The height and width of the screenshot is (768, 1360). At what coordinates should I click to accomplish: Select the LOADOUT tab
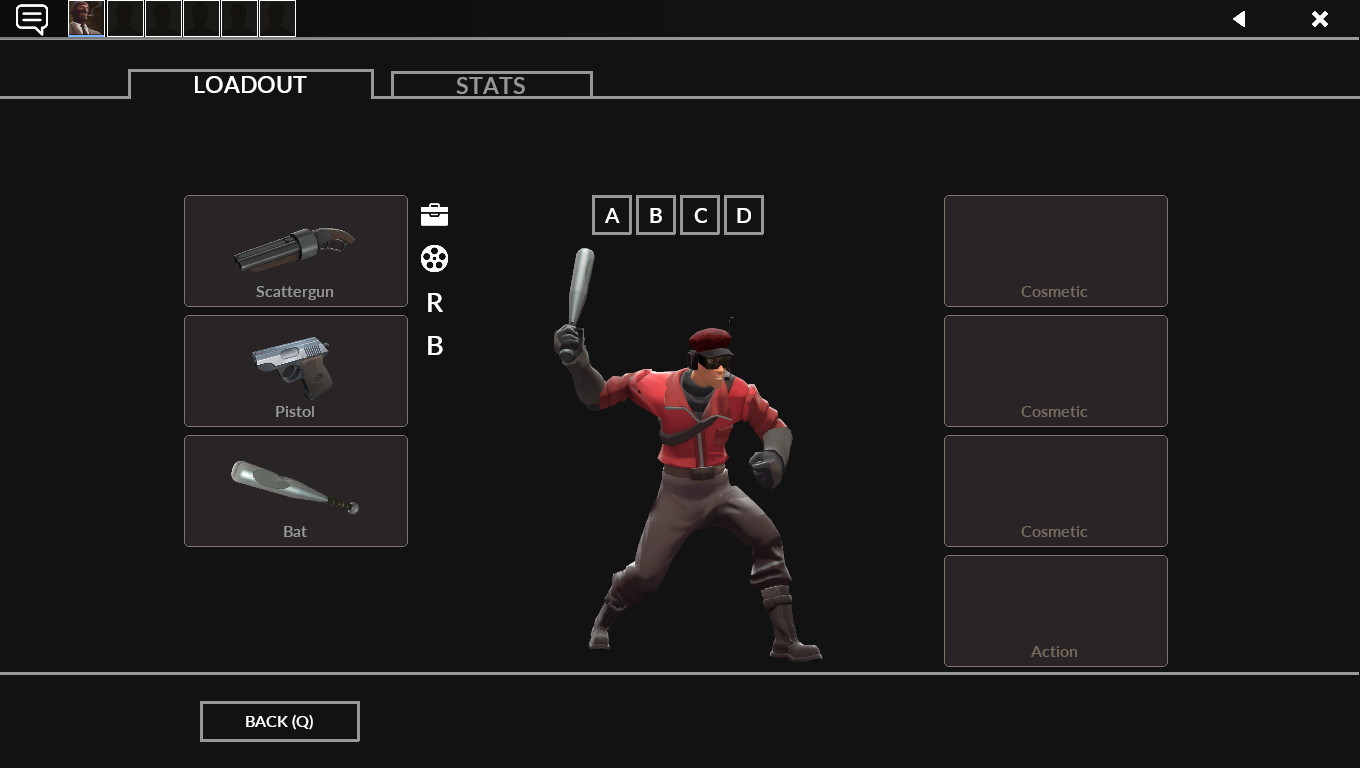(249, 85)
